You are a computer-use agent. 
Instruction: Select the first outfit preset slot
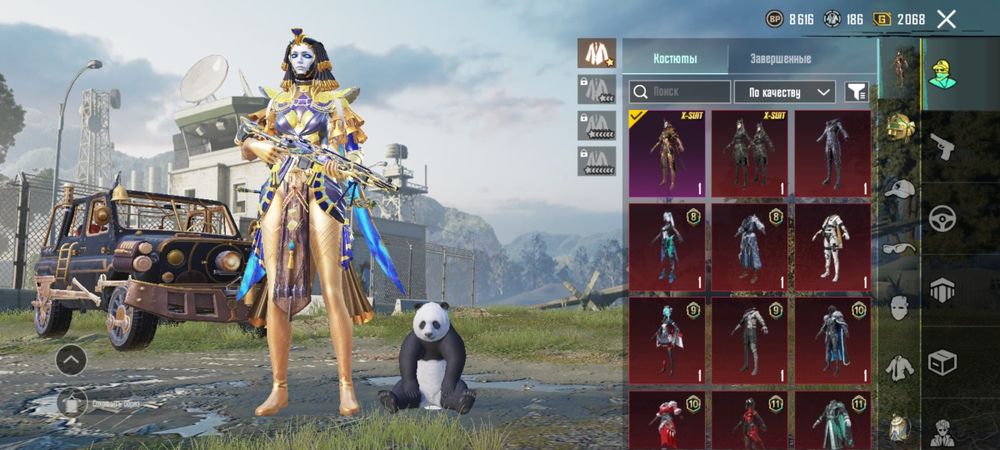coord(597,54)
